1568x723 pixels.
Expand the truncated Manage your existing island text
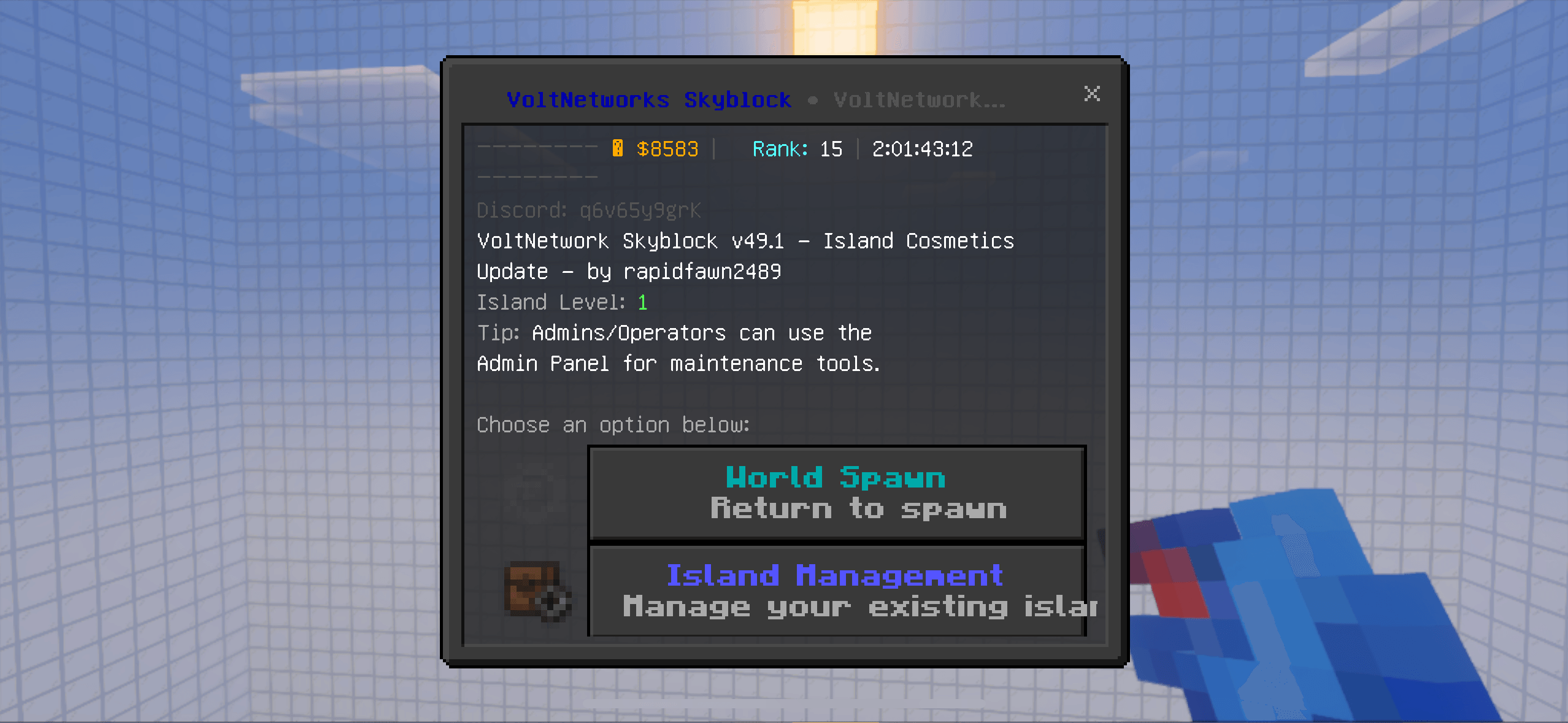(859, 607)
